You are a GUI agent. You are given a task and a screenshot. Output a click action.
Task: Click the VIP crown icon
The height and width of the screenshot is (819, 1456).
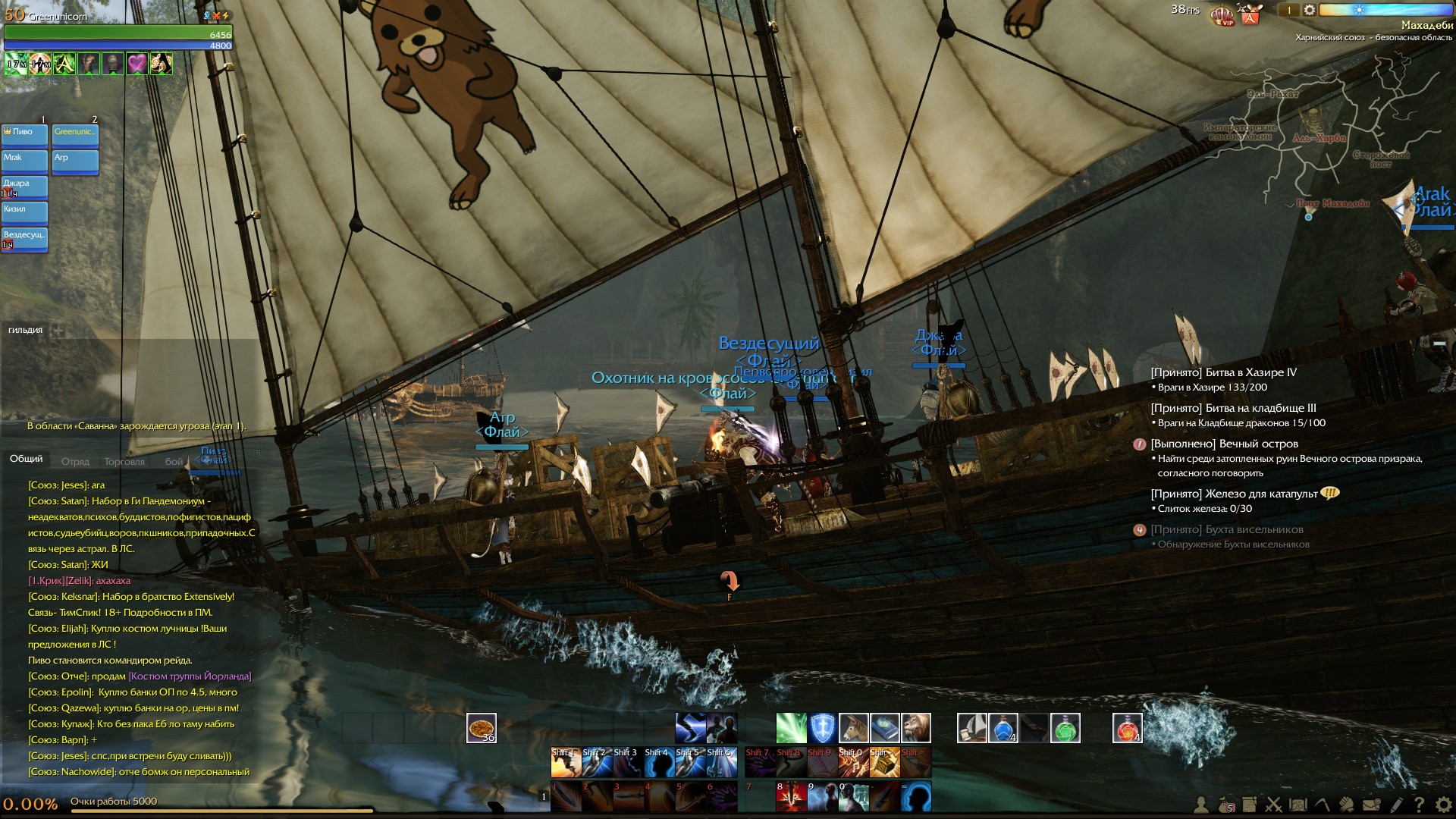coord(1222,15)
